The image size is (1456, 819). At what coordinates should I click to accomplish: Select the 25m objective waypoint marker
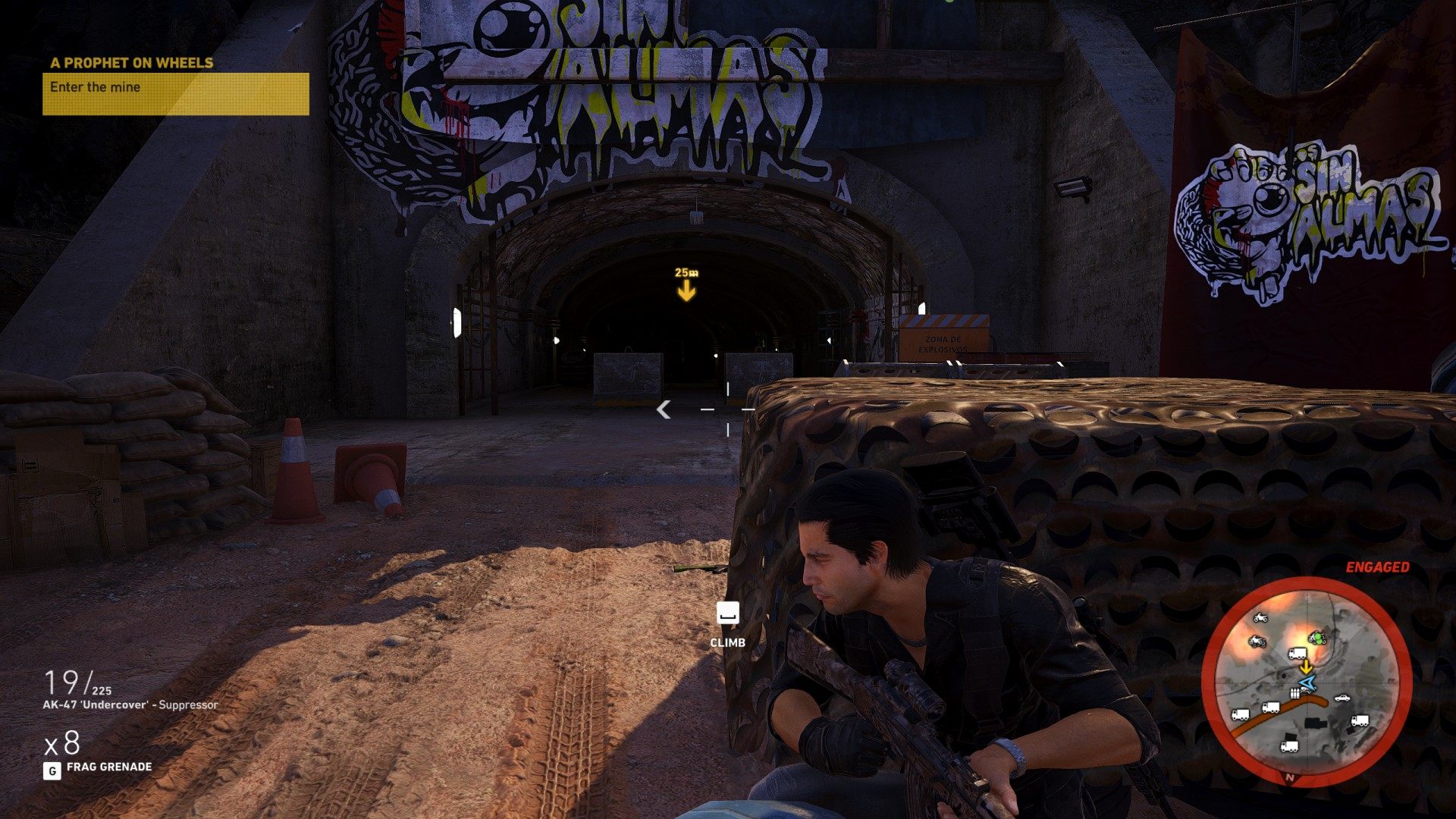686,285
